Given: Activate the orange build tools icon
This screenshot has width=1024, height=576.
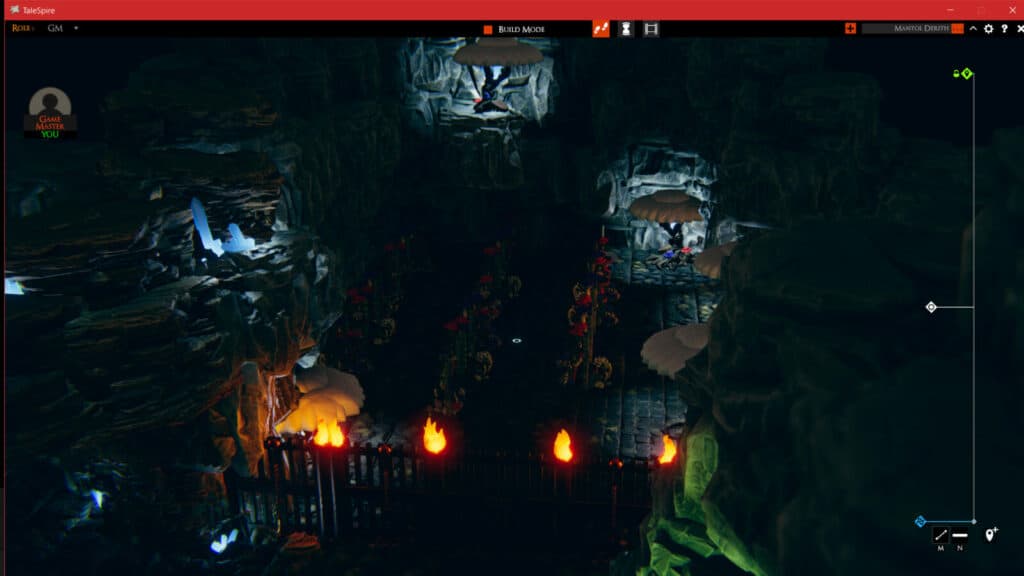Looking at the screenshot, I should point(601,29).
